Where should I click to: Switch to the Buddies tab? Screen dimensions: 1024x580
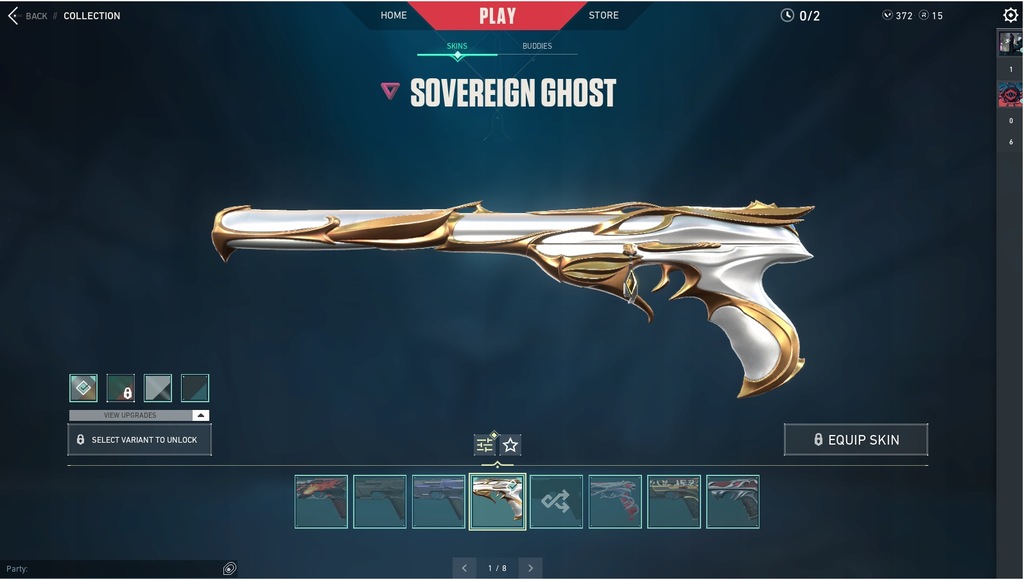coord(537,46)
